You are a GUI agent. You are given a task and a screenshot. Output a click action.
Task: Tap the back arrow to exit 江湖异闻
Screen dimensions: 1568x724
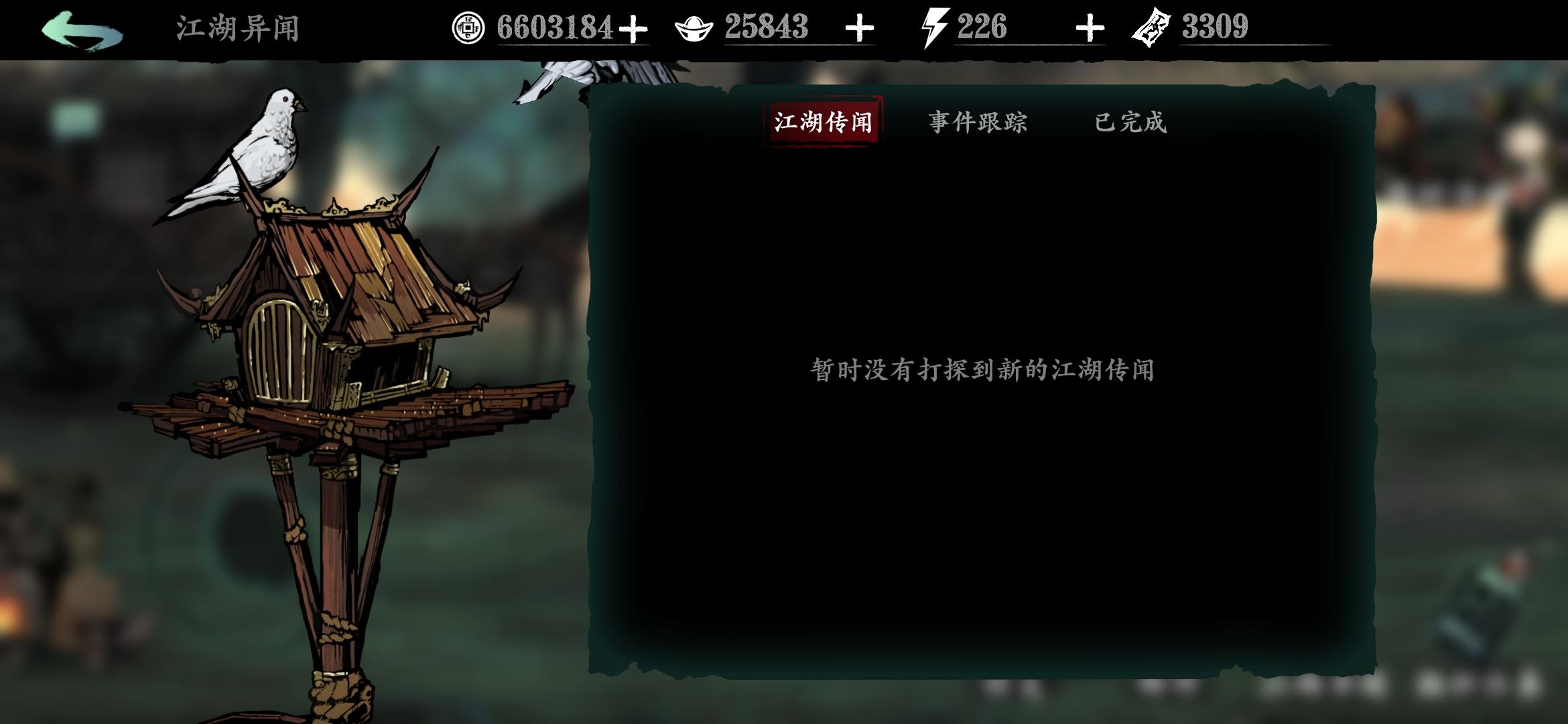pos(80,29)
